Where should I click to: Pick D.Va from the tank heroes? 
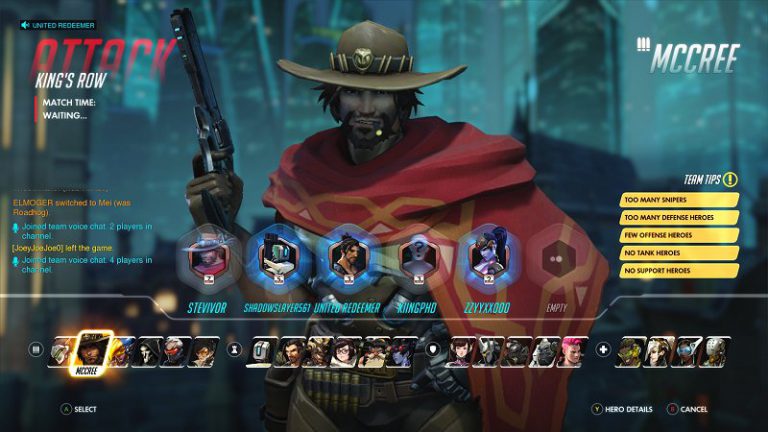(x=463, y=351)
